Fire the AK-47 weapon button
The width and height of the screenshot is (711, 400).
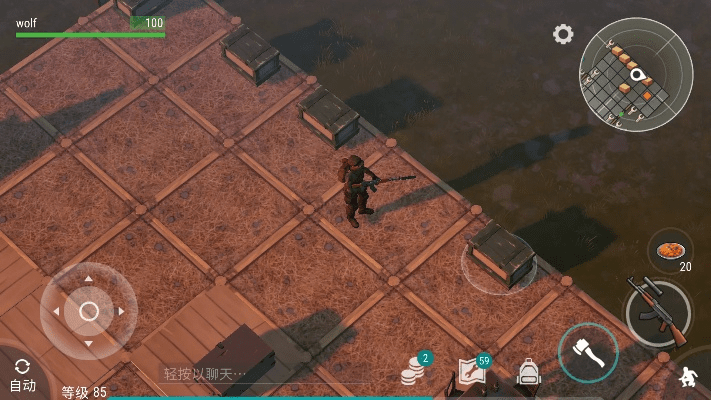[658, 311]
